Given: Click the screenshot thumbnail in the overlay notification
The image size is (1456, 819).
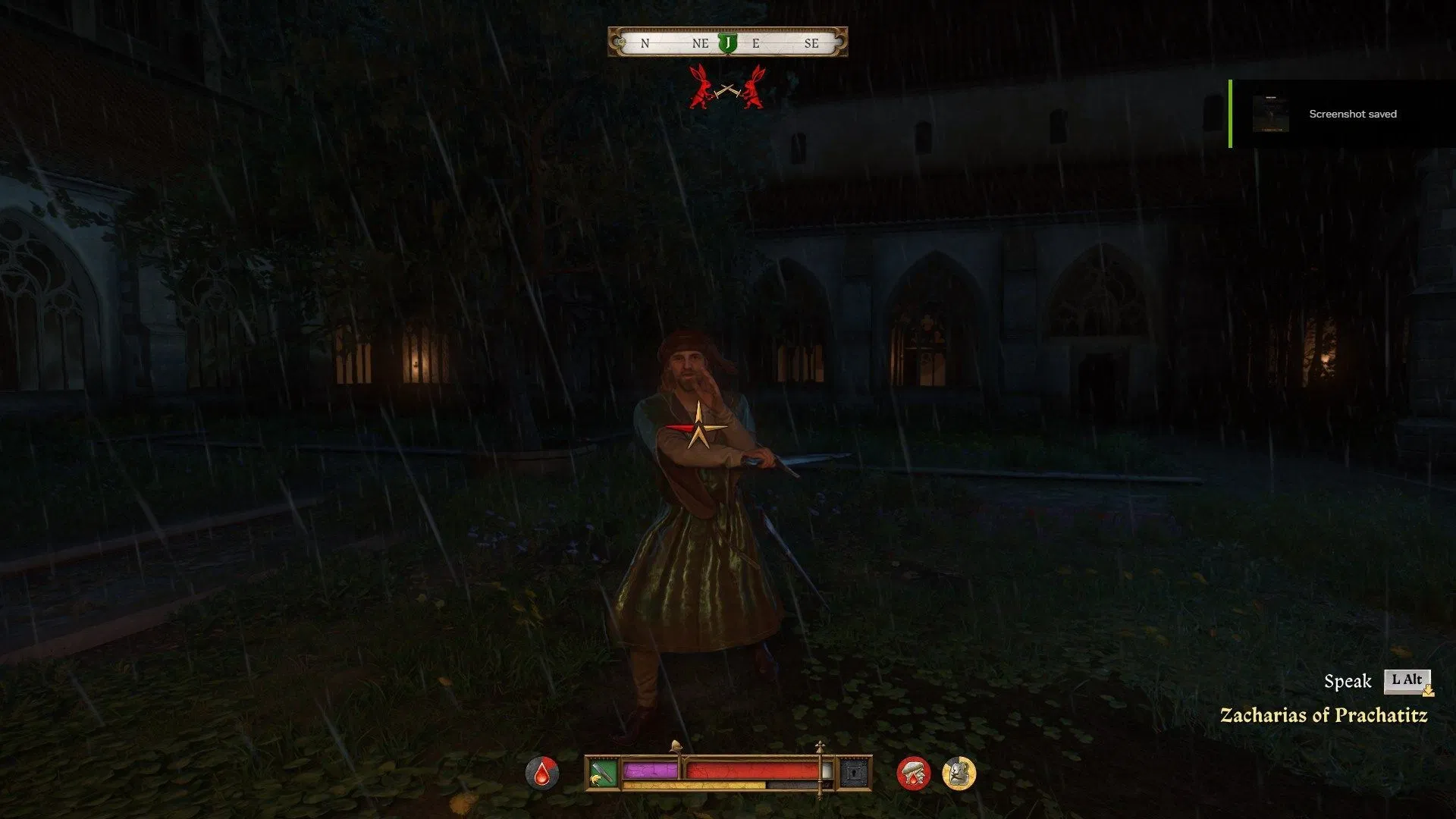Looking at the screenshot, I should [1271, 114].
